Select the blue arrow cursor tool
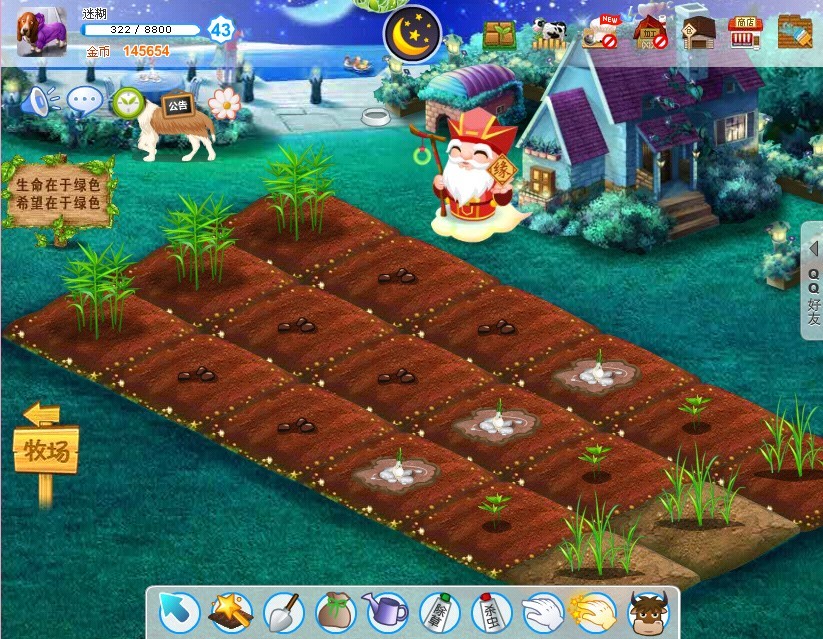Viewport: 823px width, 639px height. [x=179, y=610]
